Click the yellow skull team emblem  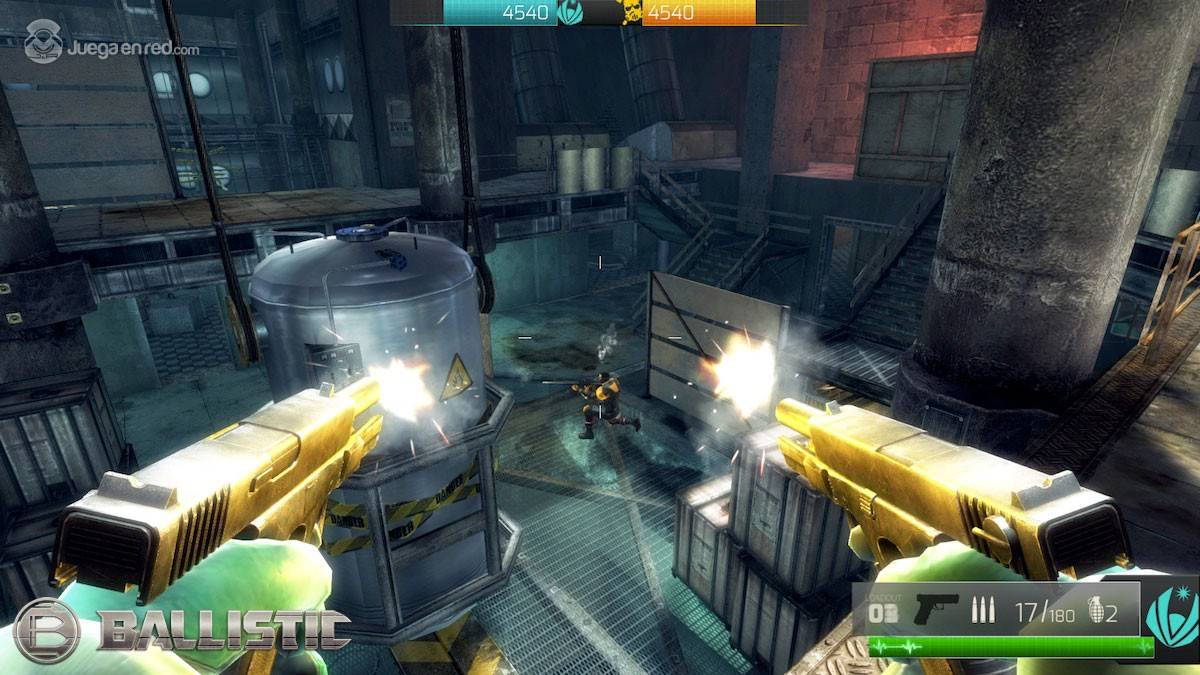[632, 13]
